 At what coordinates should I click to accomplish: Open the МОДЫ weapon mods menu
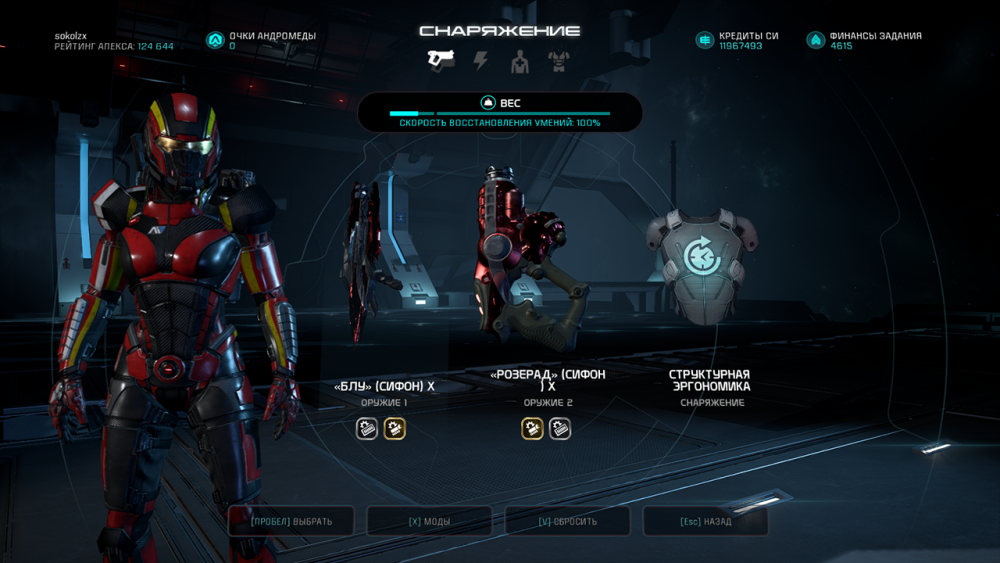429,521
